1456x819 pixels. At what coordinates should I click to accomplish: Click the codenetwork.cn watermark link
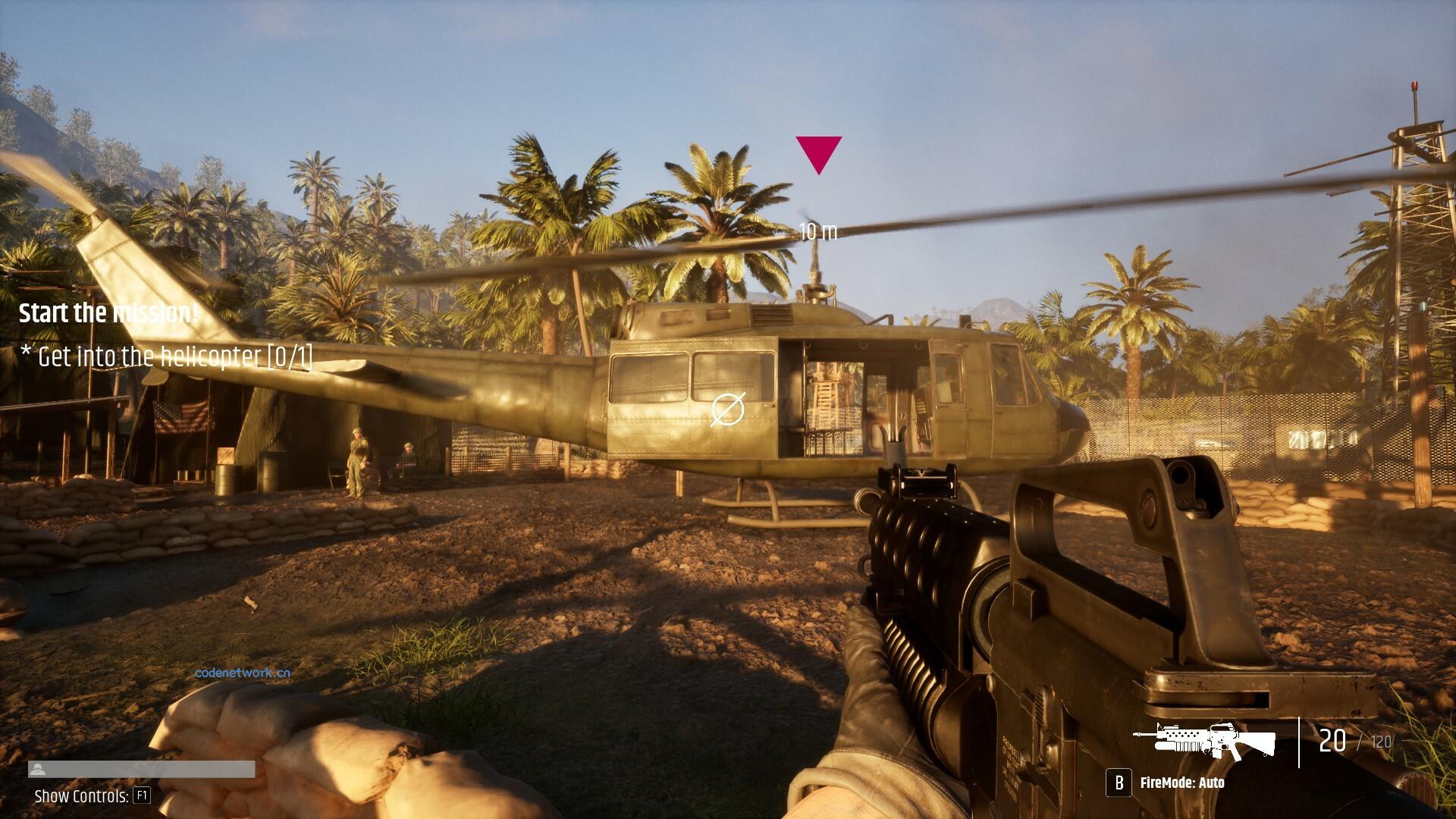[x=242, y=673]
